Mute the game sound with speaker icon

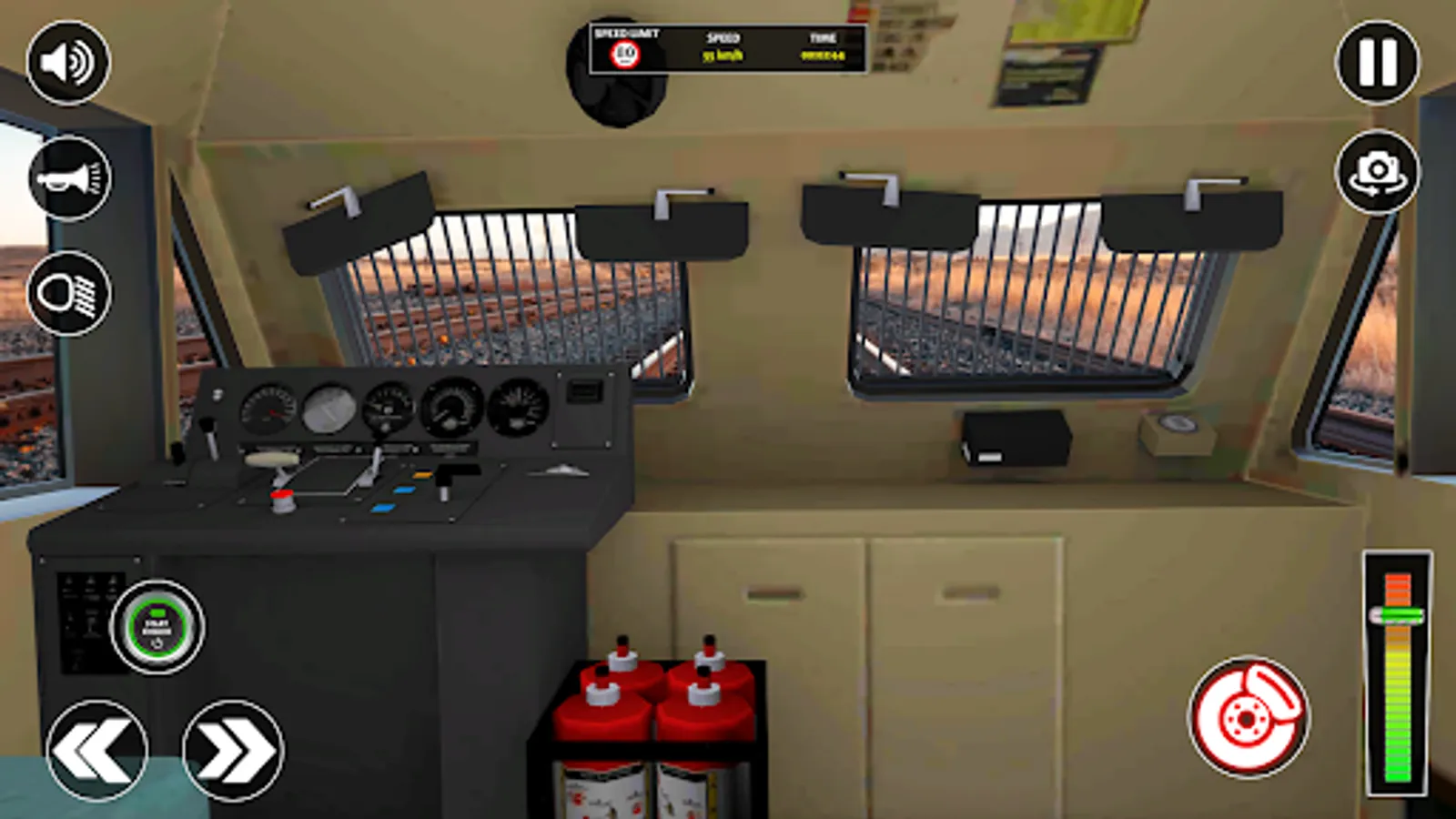[68, 61]
